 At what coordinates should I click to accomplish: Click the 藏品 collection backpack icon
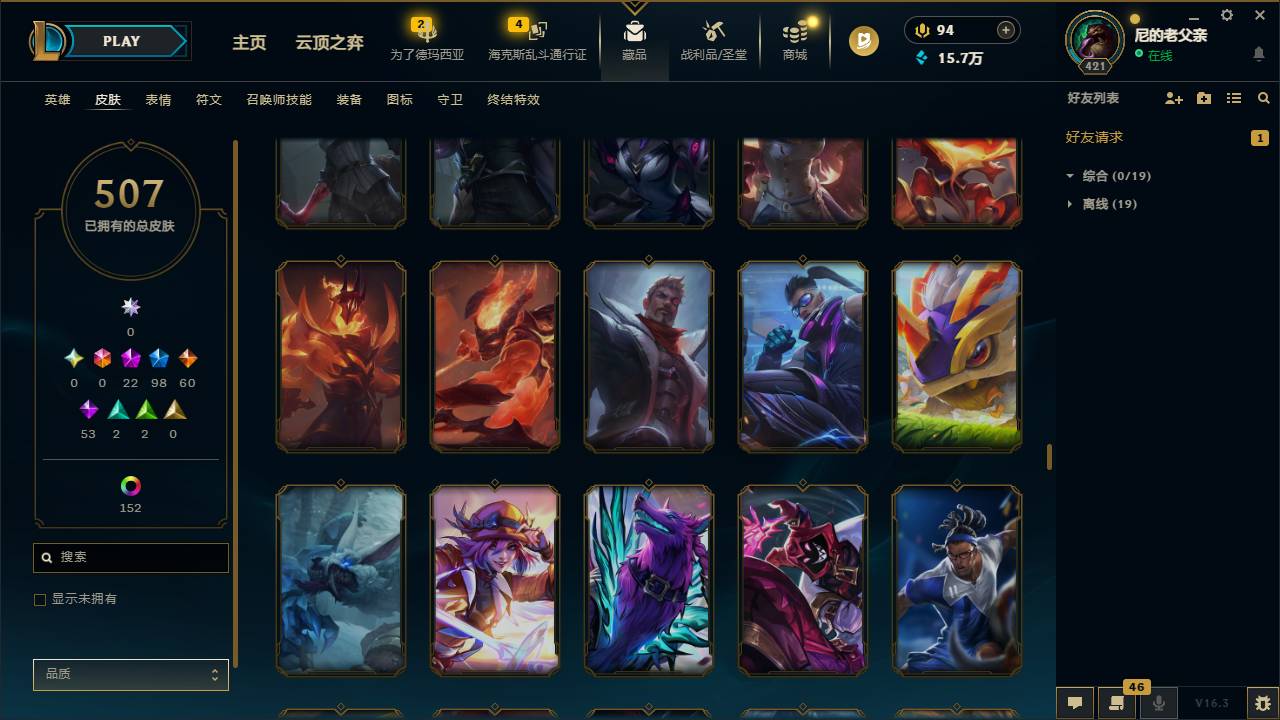634,38
